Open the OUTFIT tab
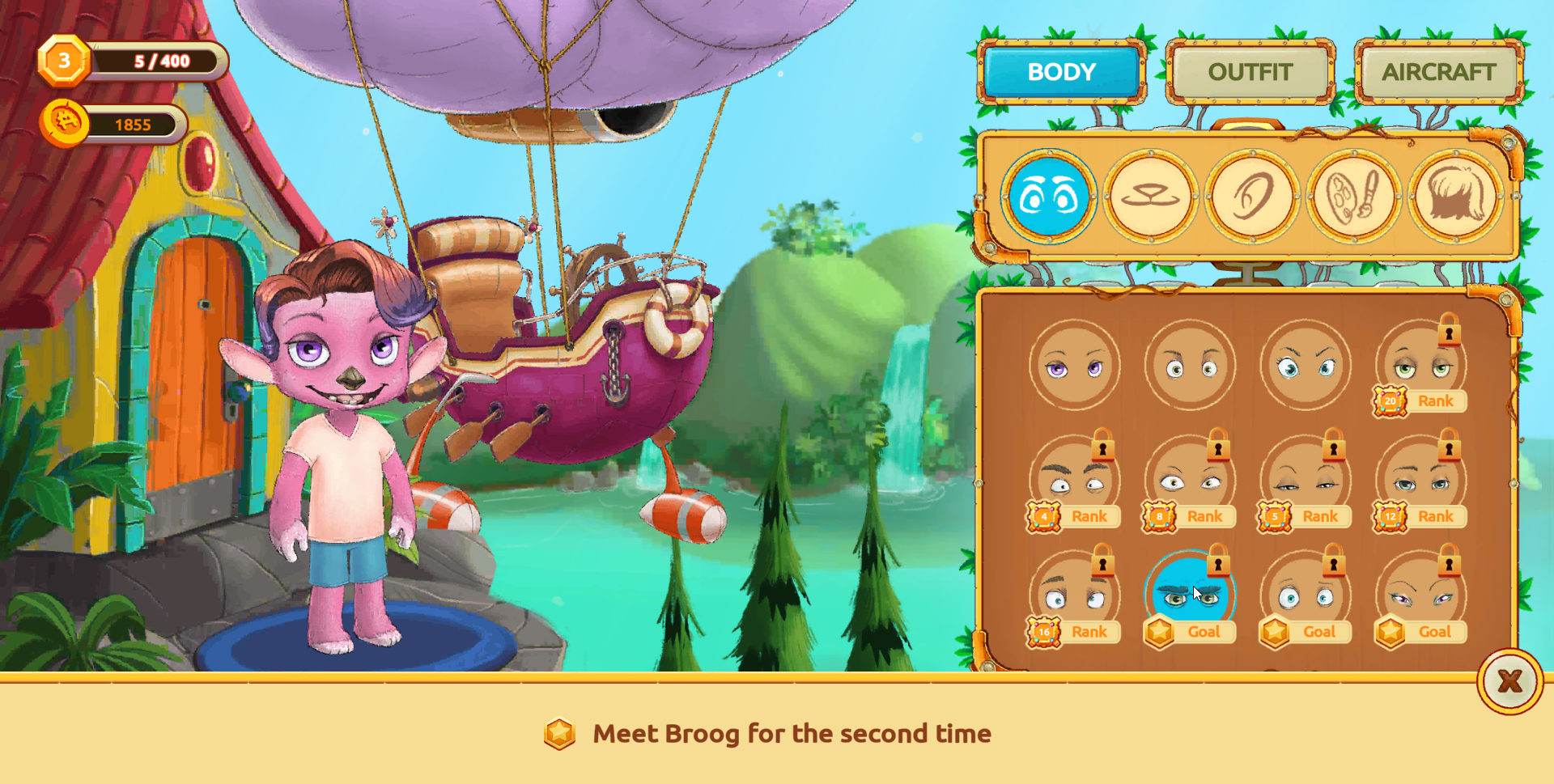1554x784 pixels. click(1250, 72)
